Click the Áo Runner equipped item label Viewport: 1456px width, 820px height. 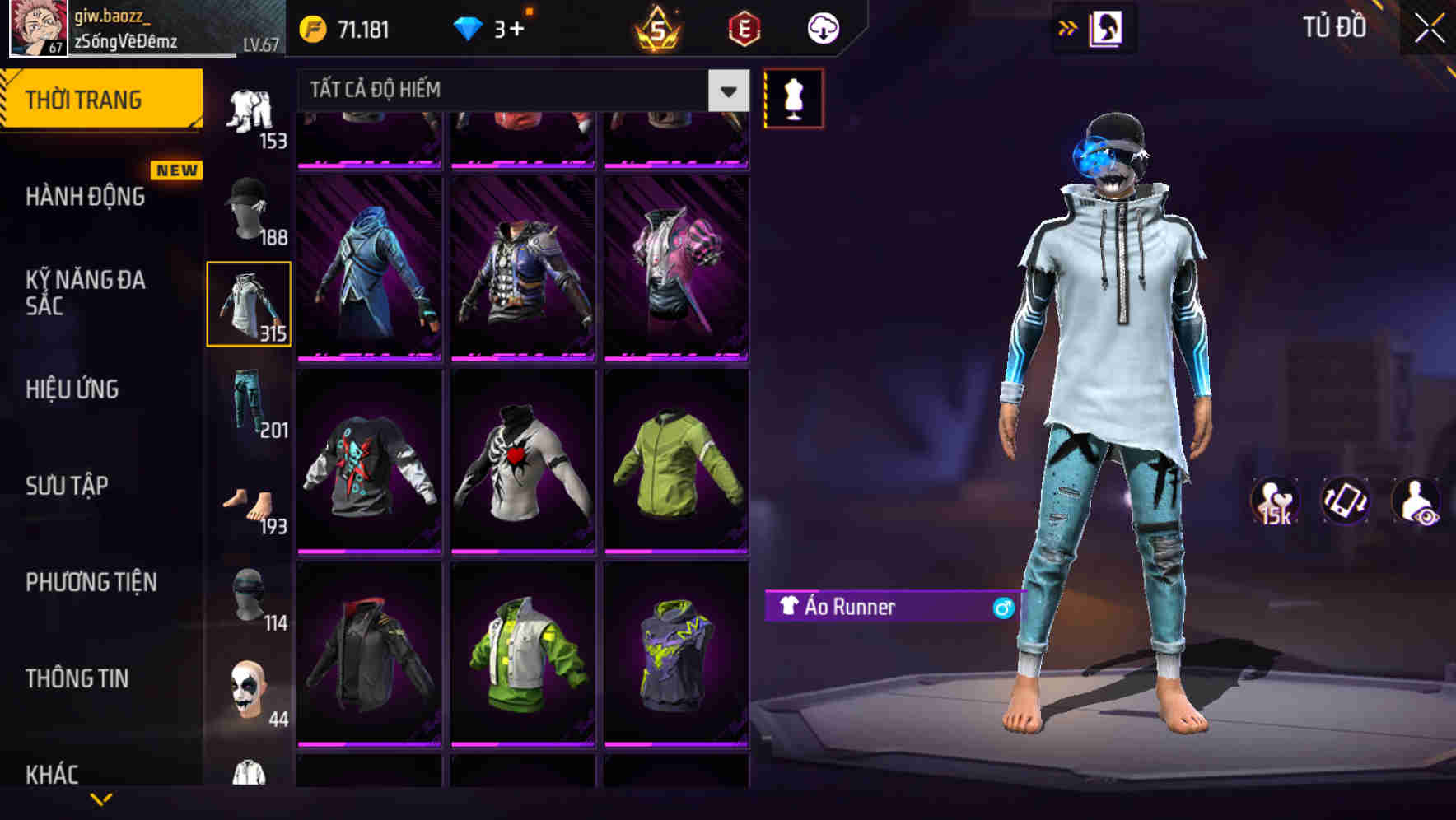tap(856, 608)
